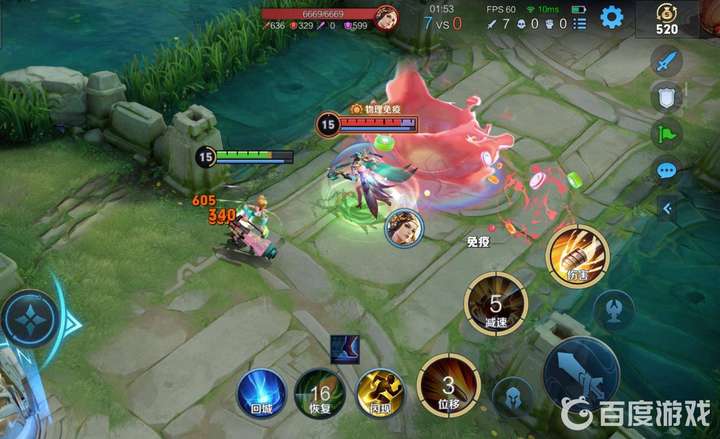The width and height of the screenshot is (720, 439).
Task: Trigger the 伤害 ultimate skill
Action: click(574, 254)
